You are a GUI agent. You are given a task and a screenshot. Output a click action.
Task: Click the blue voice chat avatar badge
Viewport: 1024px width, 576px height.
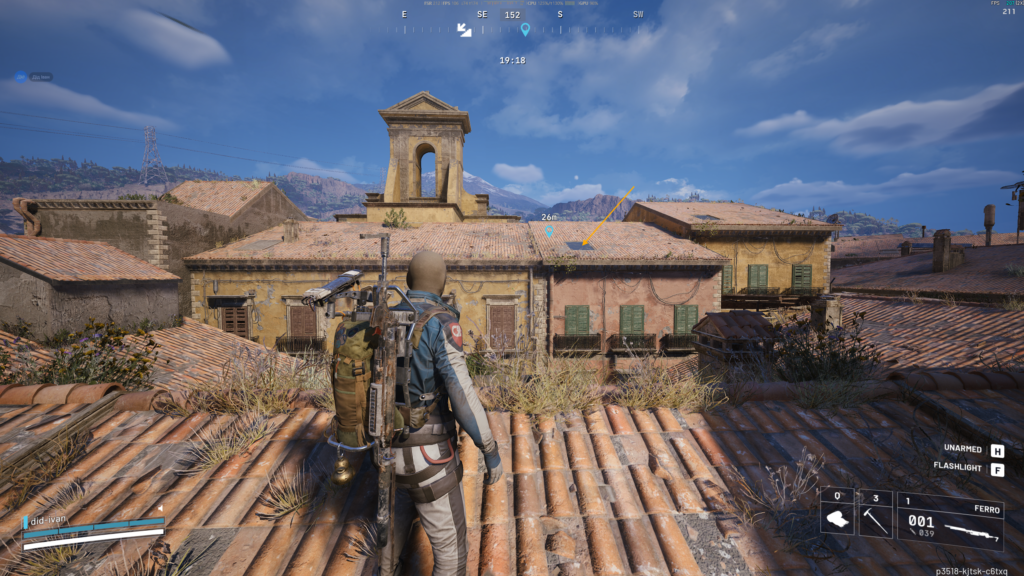pos(20,77)
